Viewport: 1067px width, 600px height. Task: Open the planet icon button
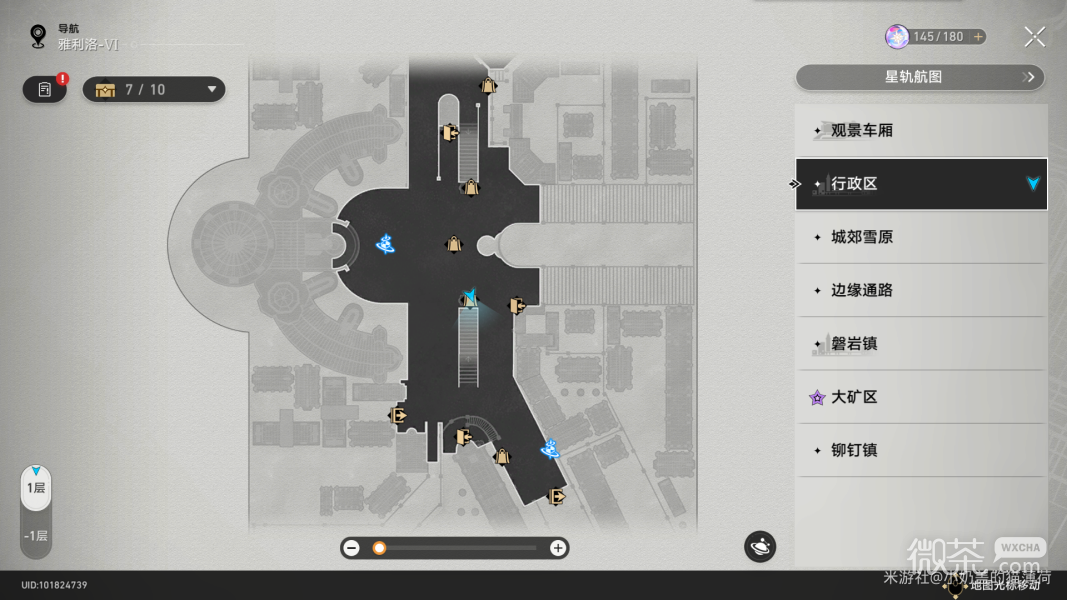(759, 546)
